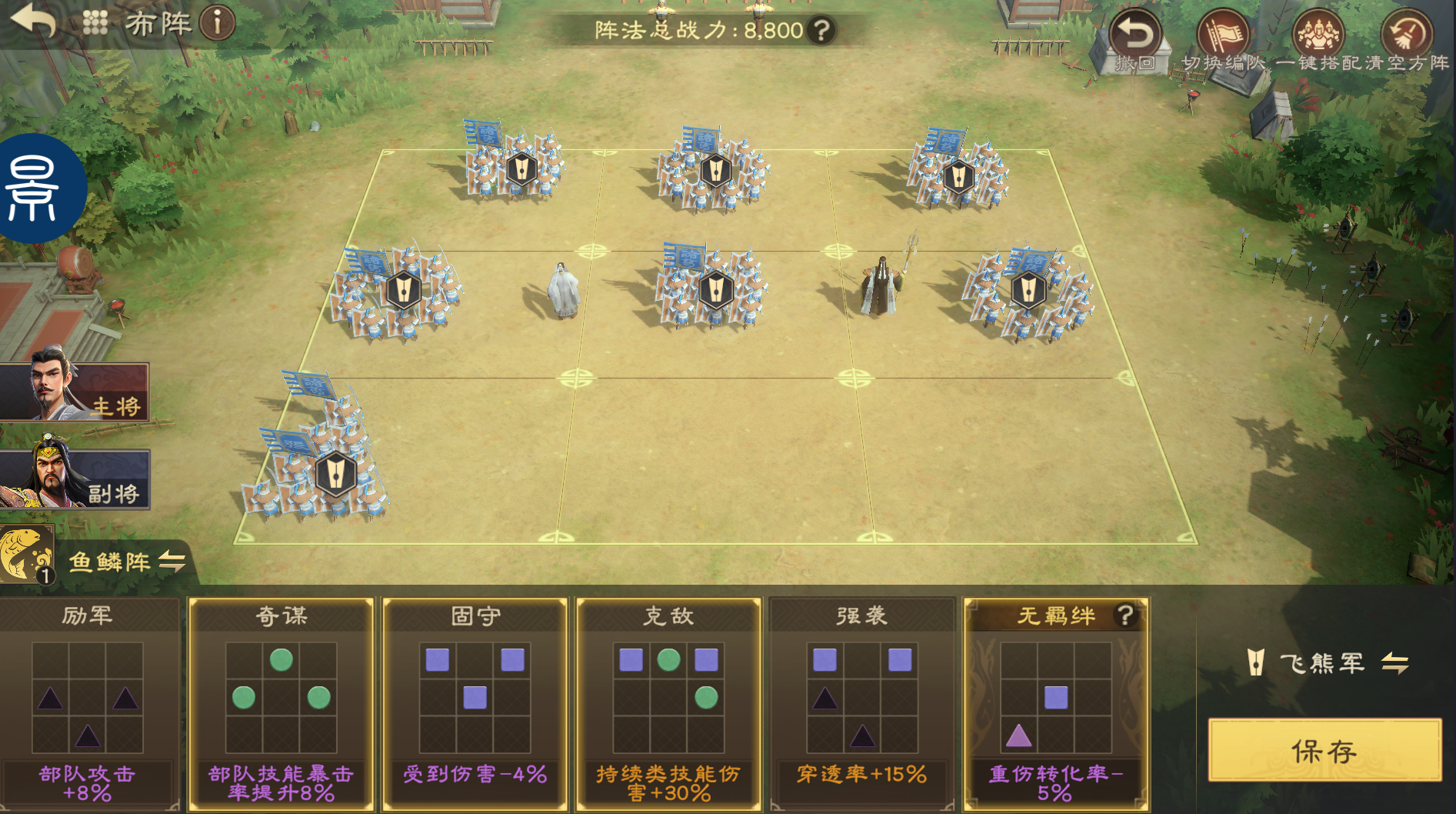Undo last move with 撤回

pos(1135,40)
